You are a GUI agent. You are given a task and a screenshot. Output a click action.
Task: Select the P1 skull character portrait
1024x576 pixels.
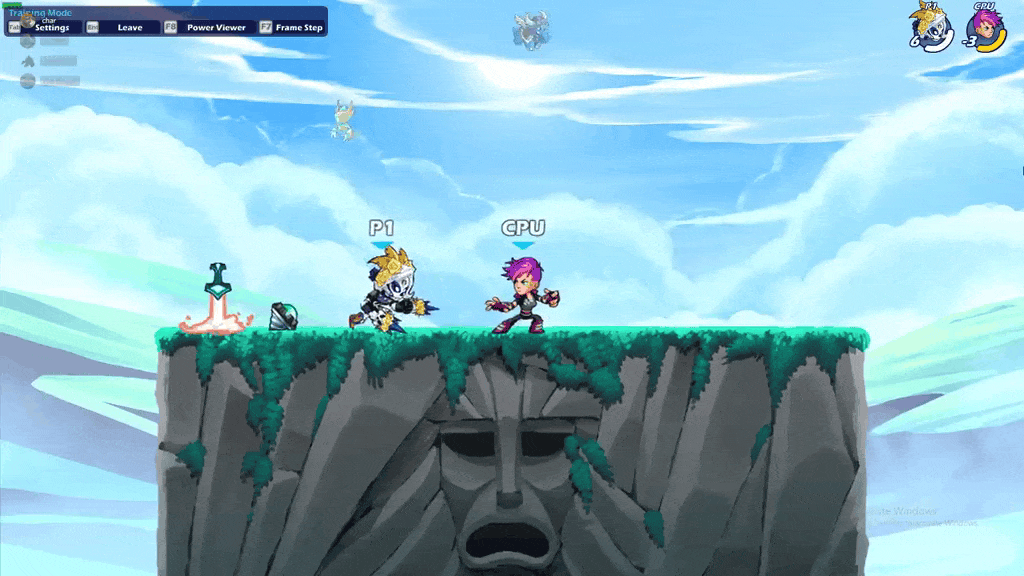[934, 29]
